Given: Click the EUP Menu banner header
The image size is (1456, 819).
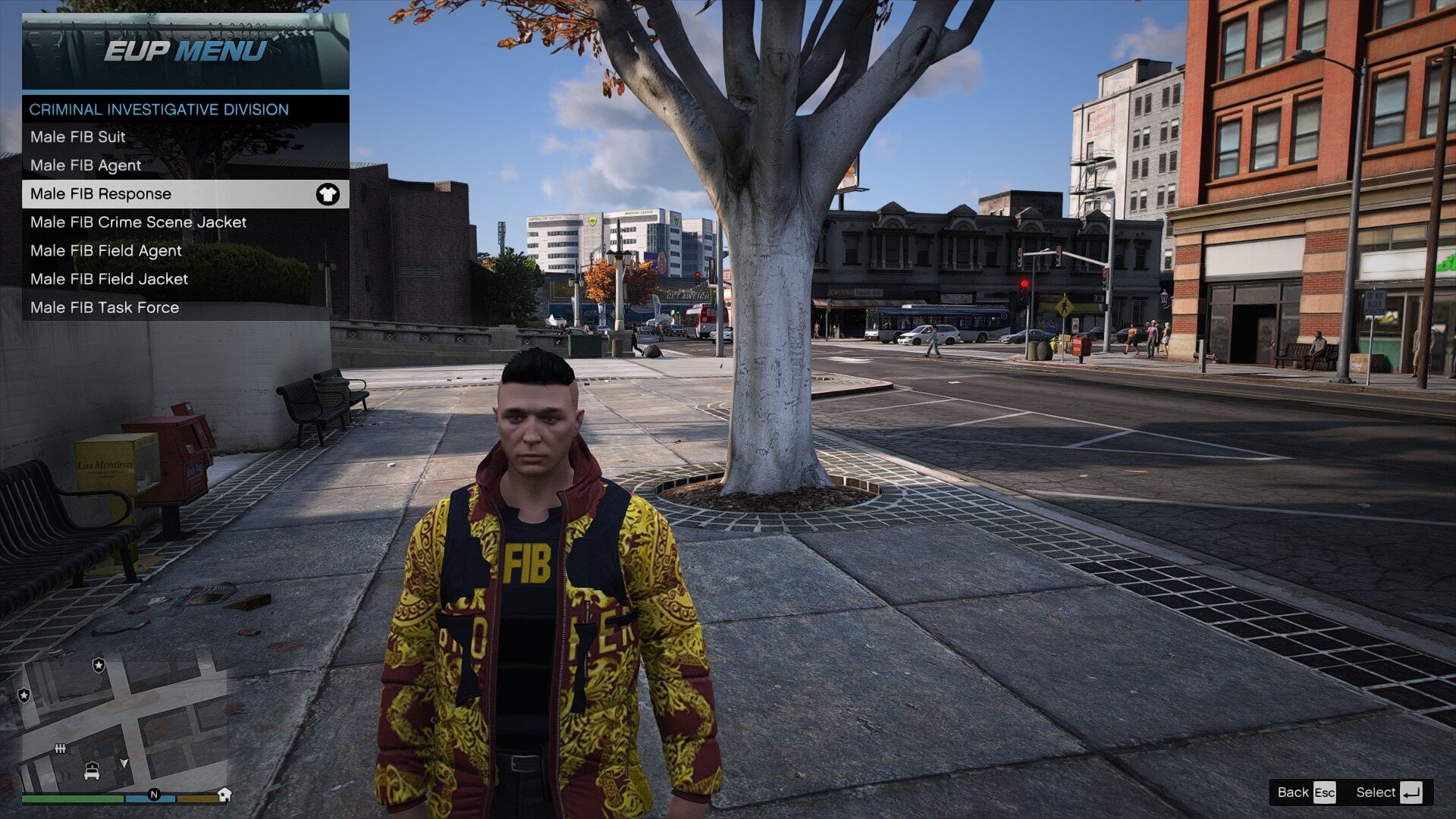Looking at the screenshot, I should point(185,52).
